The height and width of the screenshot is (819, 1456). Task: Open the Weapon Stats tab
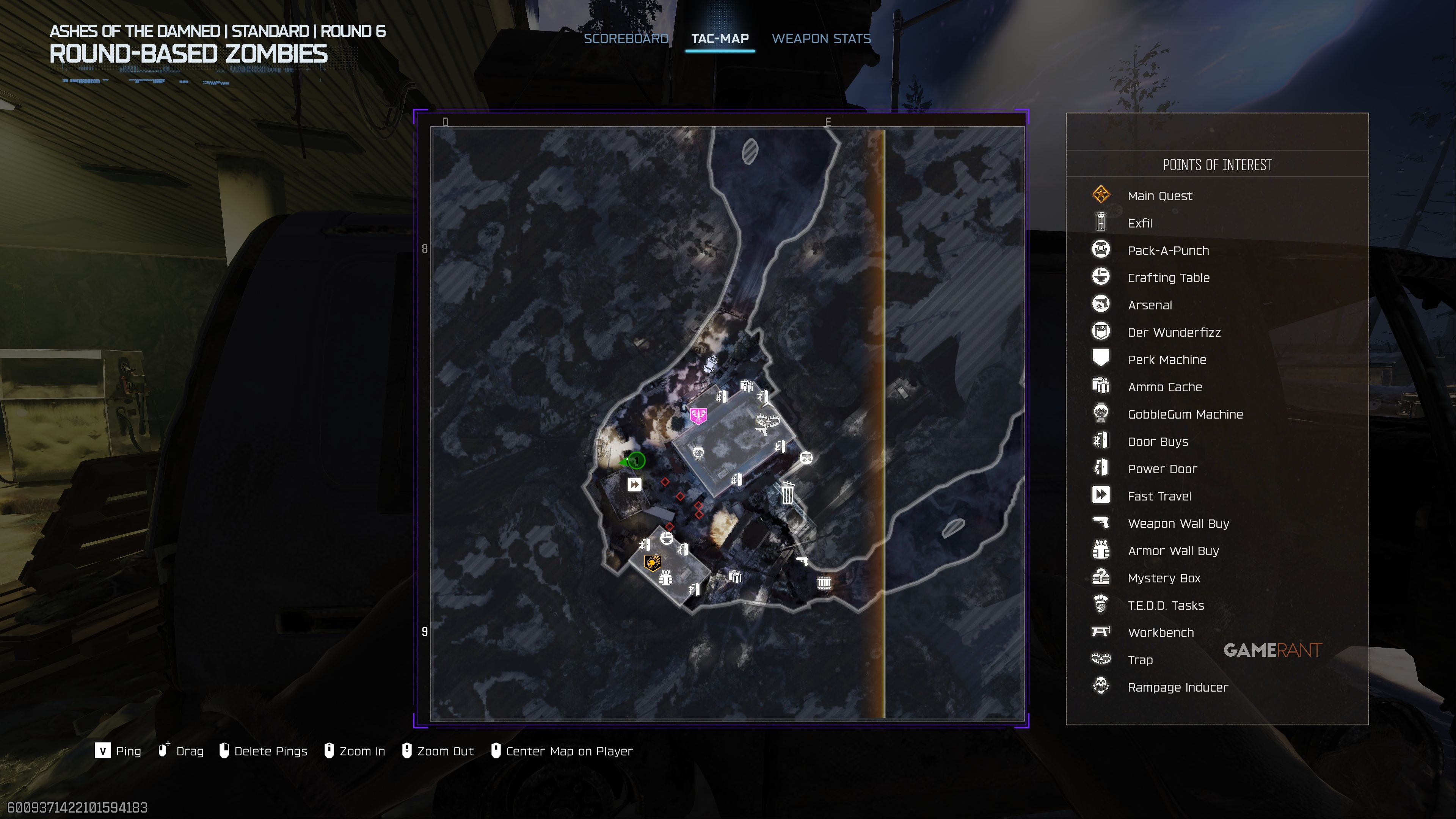point(821,38)
